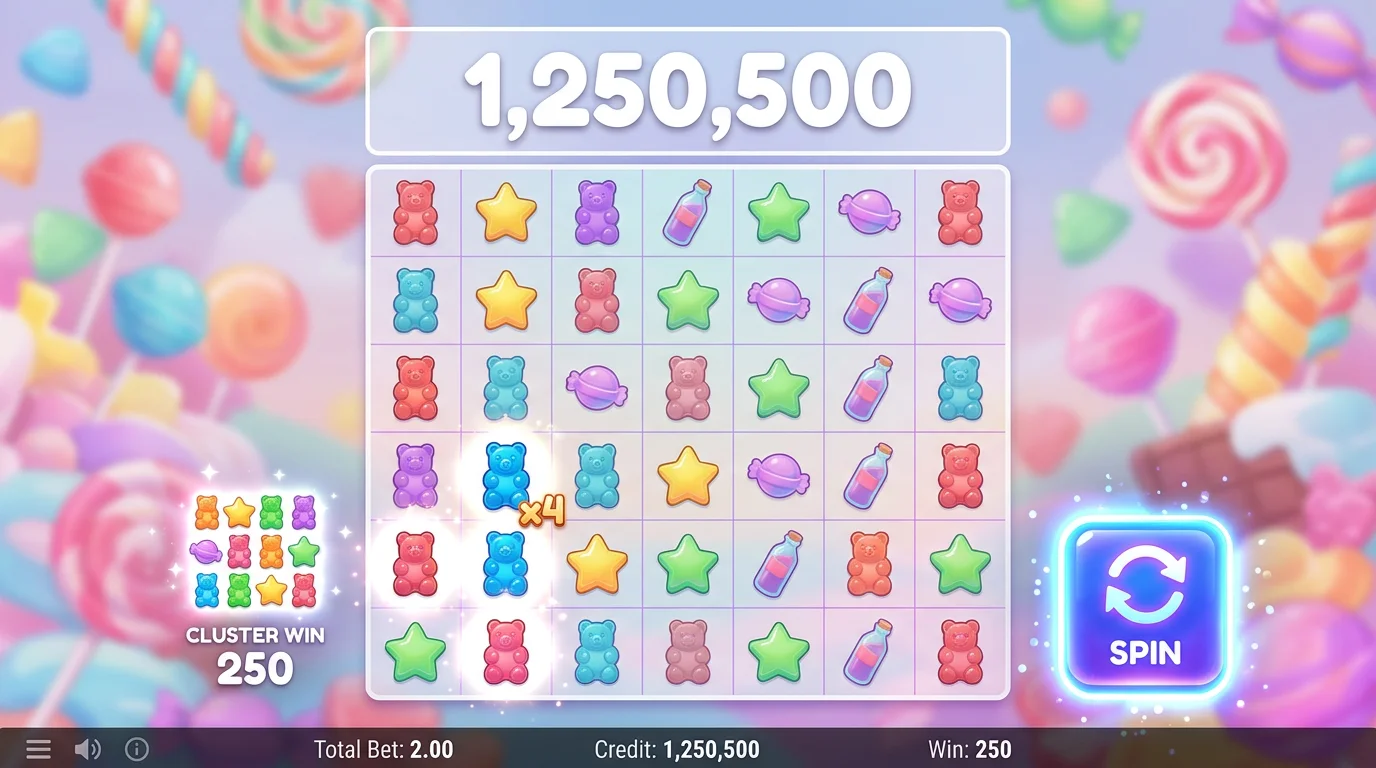Screen dimensions: 1376x768
Task: Toggle the glowing red bear in bottom row
Action: point(505,651)
